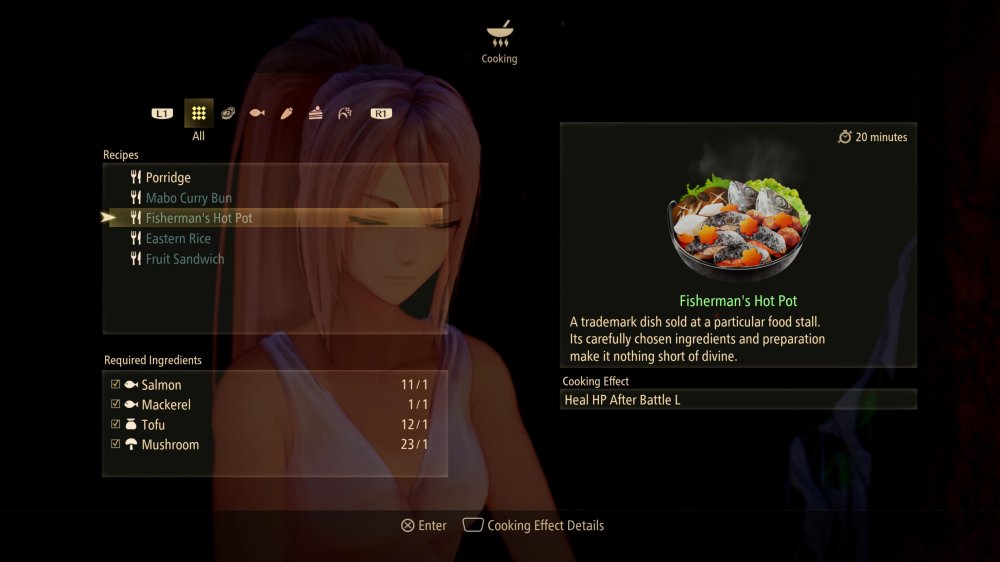The width and height of the screenshot is (1000, 562).
Task: Select the Mabo Curry Bun recipe
Action: pyautogui.click(x=188, y=198)
